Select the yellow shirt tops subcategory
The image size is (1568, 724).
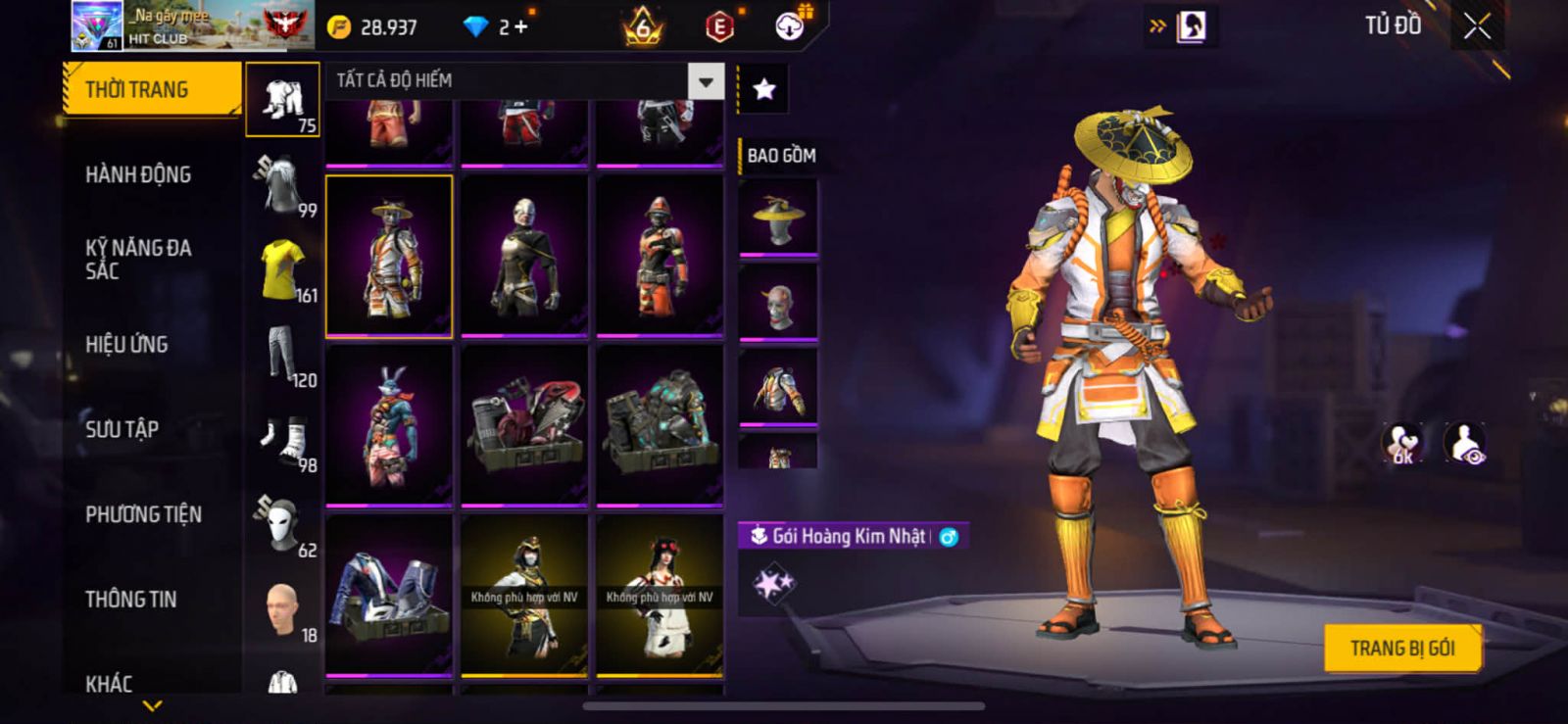click(282, 269)
